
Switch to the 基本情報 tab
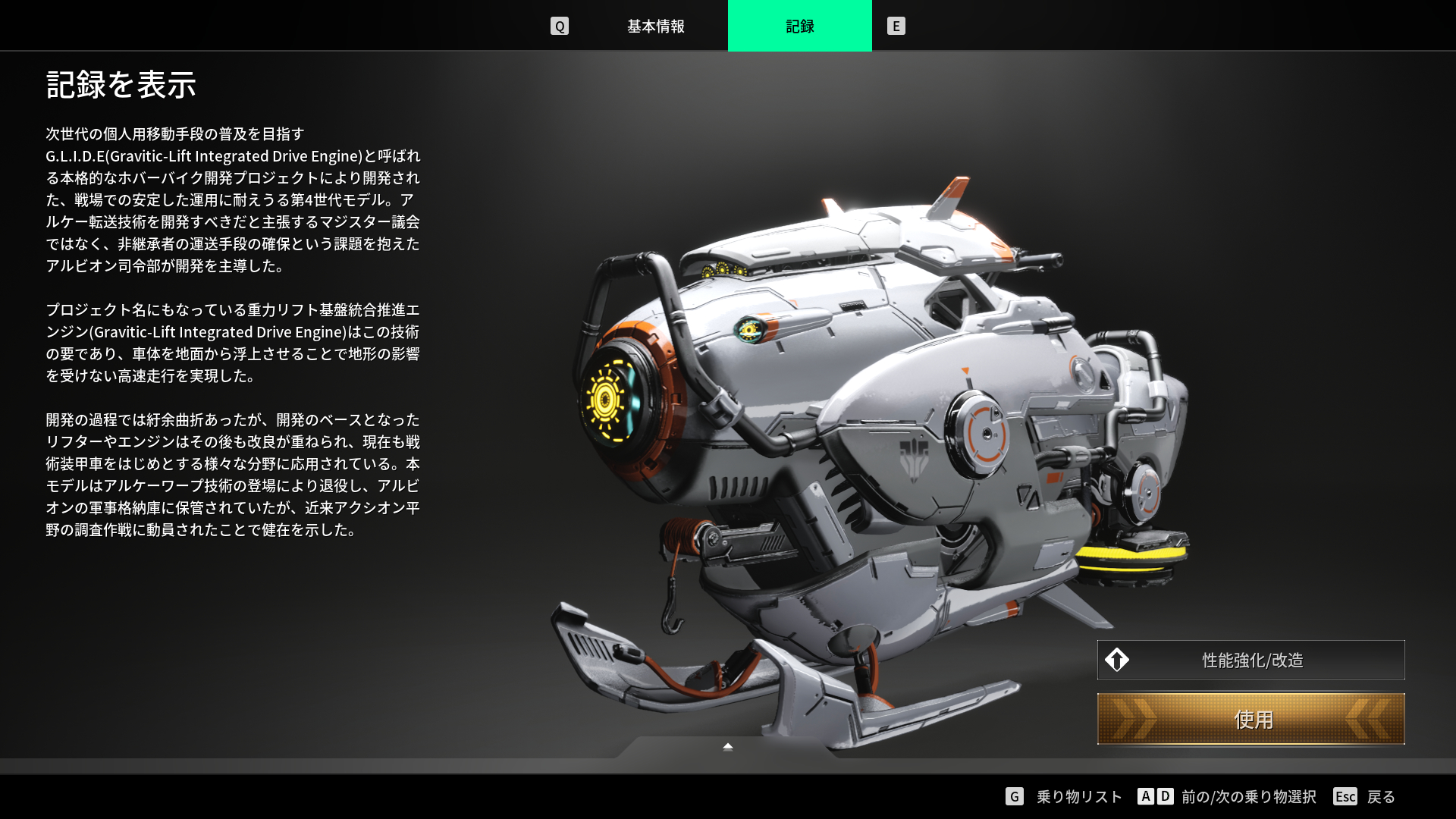click(655, 27)
